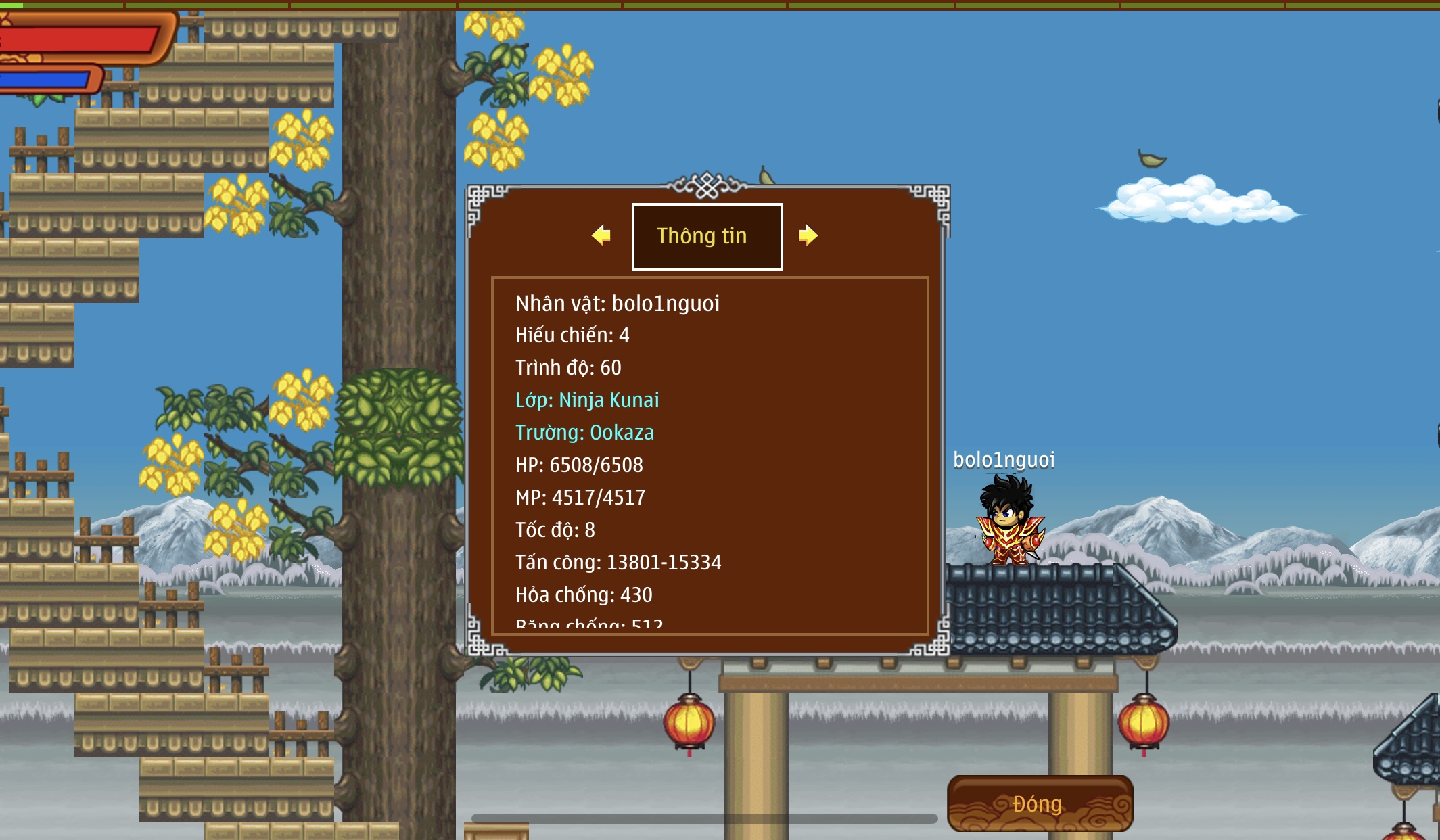Click the Lớp: Ninja Kunai row
The height and width of the screenshot is (840, 1440).
coord(587,400)
